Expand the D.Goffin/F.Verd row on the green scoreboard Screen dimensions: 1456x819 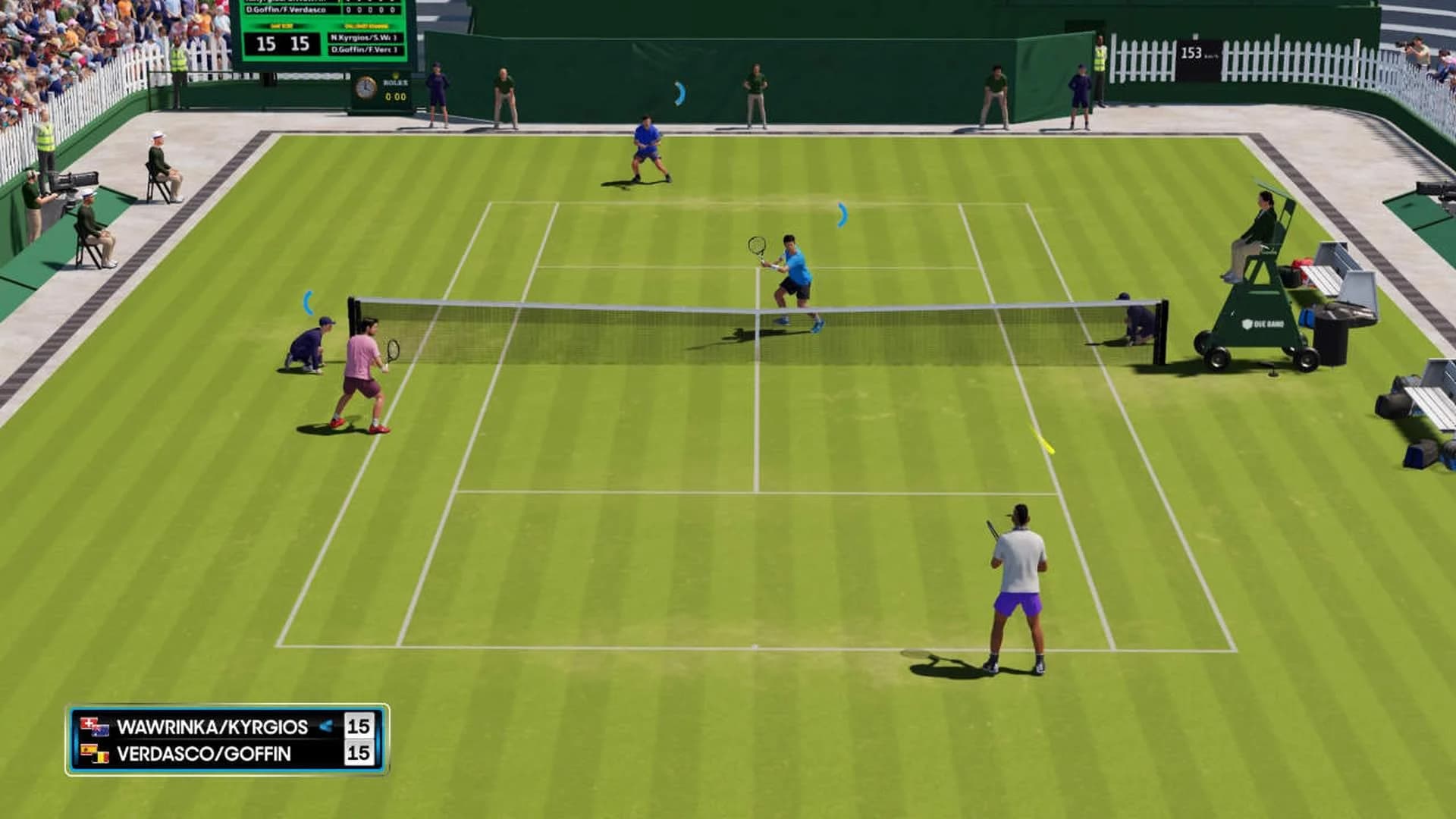tap(364, 50)
